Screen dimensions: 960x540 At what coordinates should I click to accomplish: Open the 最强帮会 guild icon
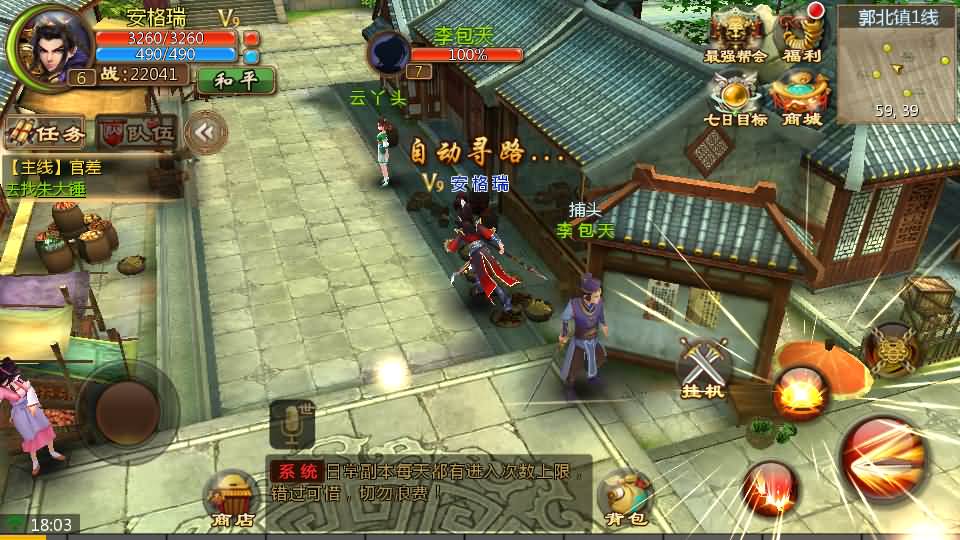point(735,36)
